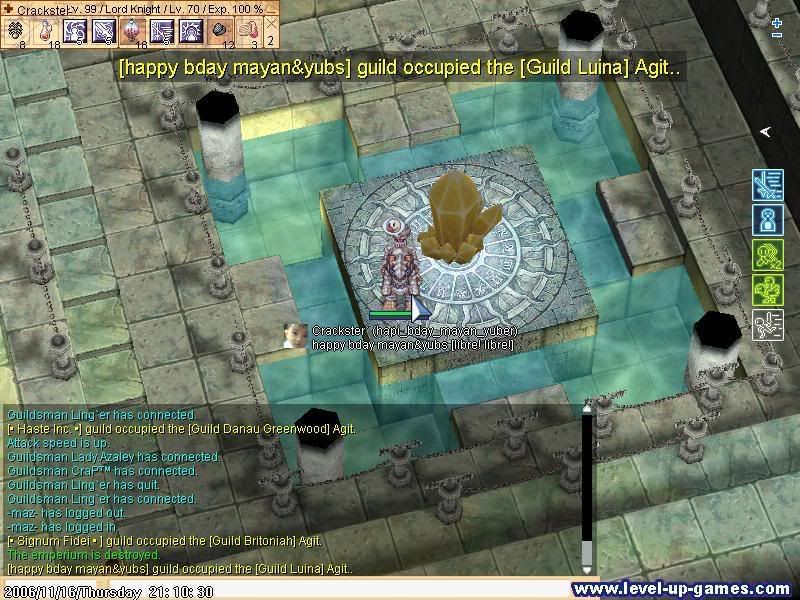The image size is (800, 600).
Task: Activate the sword slash skill icon
Action: click(103, 33)
